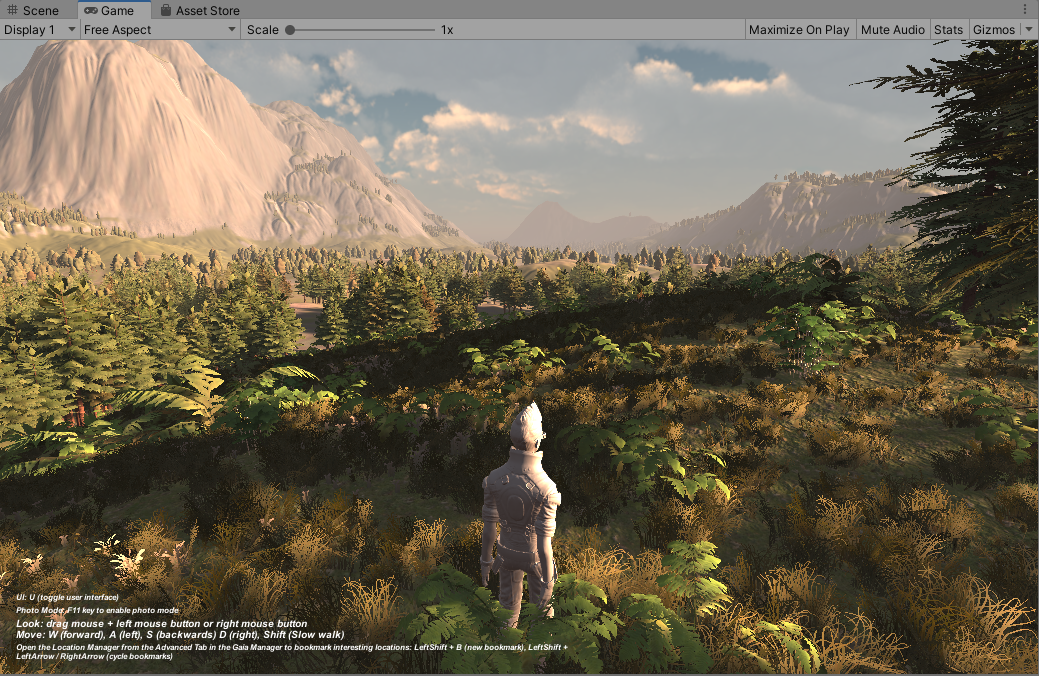Toggle Mute Audio
The width and height of the screenshot is (1039, 676).
click(893, 30)
